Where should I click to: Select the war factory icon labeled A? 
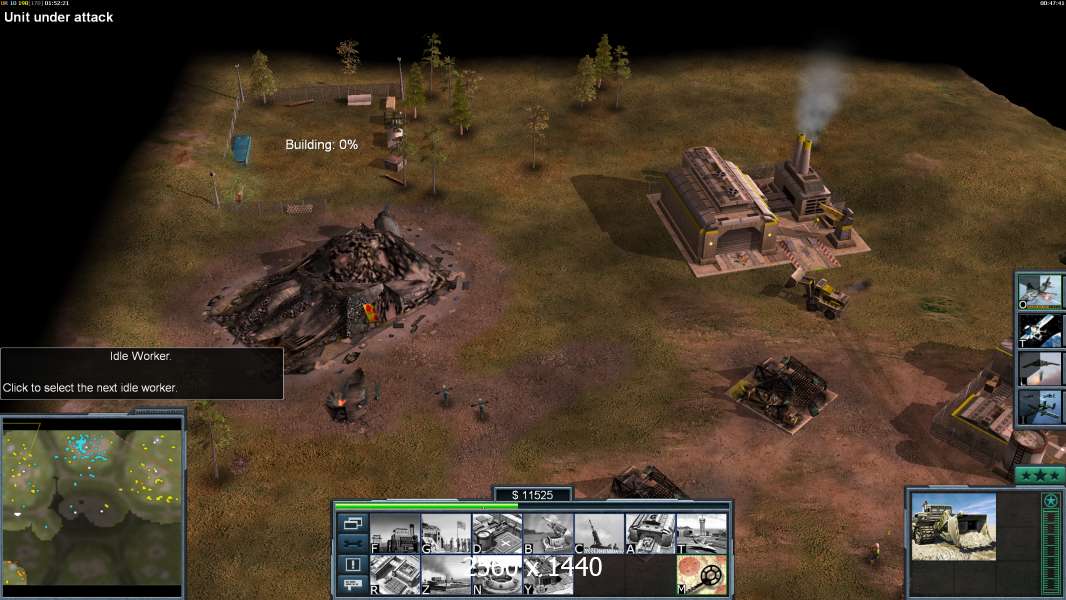pyautogui.click(x=650, y=534)
